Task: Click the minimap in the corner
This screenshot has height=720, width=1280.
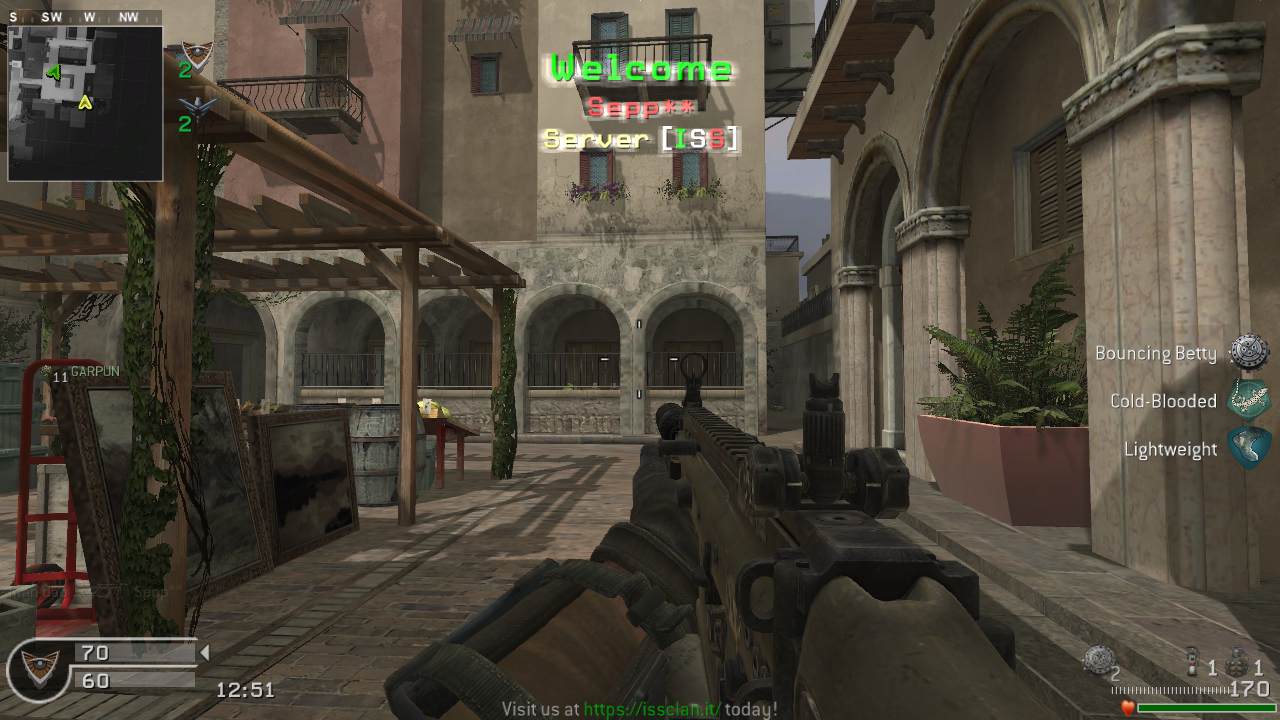Action: [x=85, y=103]
